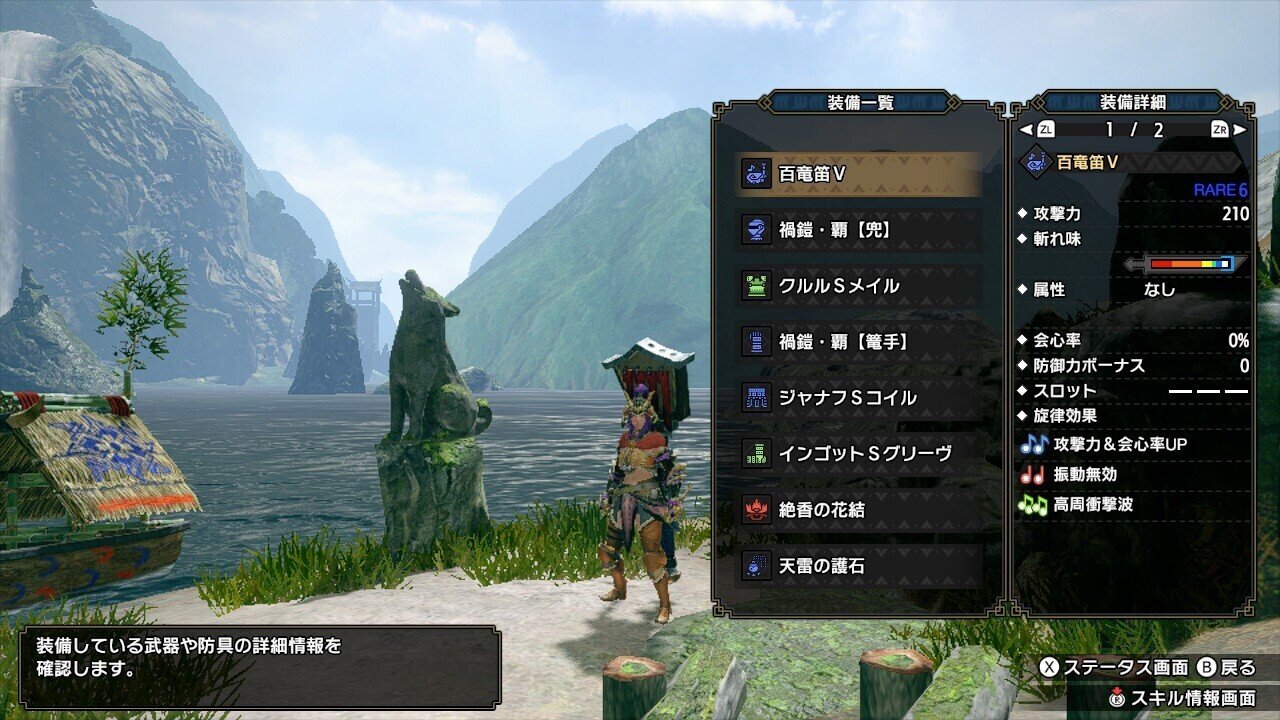This screenshot has height=720, width=1280.
Task: Select the ジャナフSコイル waist armor
Action: click(858, 398)
